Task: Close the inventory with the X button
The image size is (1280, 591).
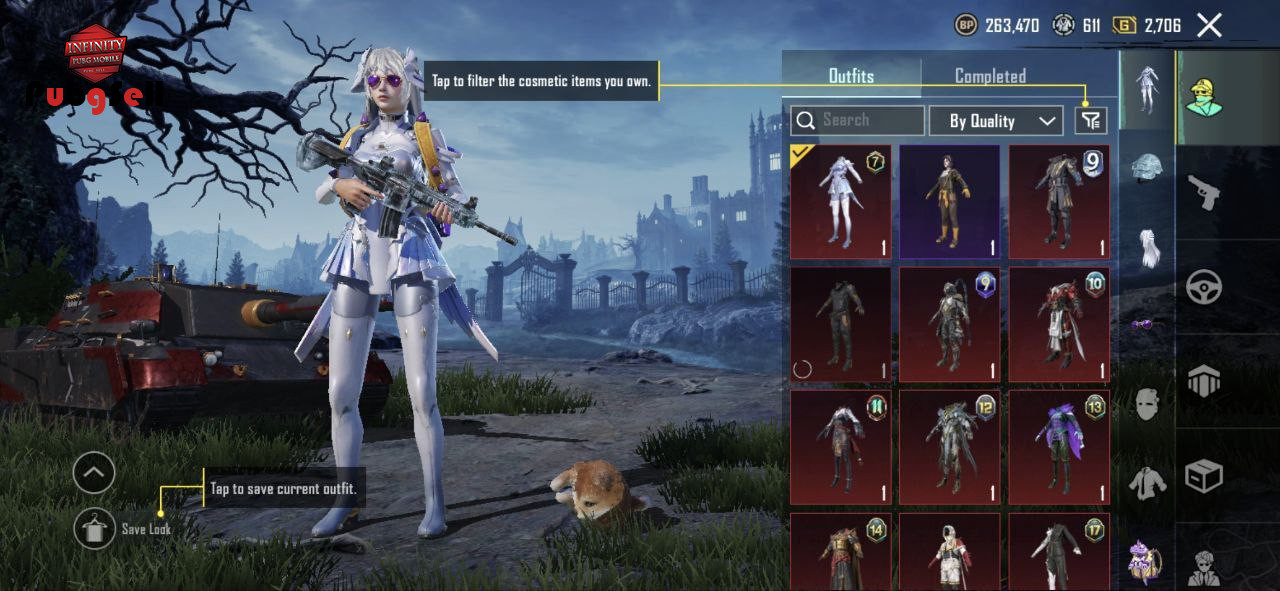Action: coord(1209,26)
